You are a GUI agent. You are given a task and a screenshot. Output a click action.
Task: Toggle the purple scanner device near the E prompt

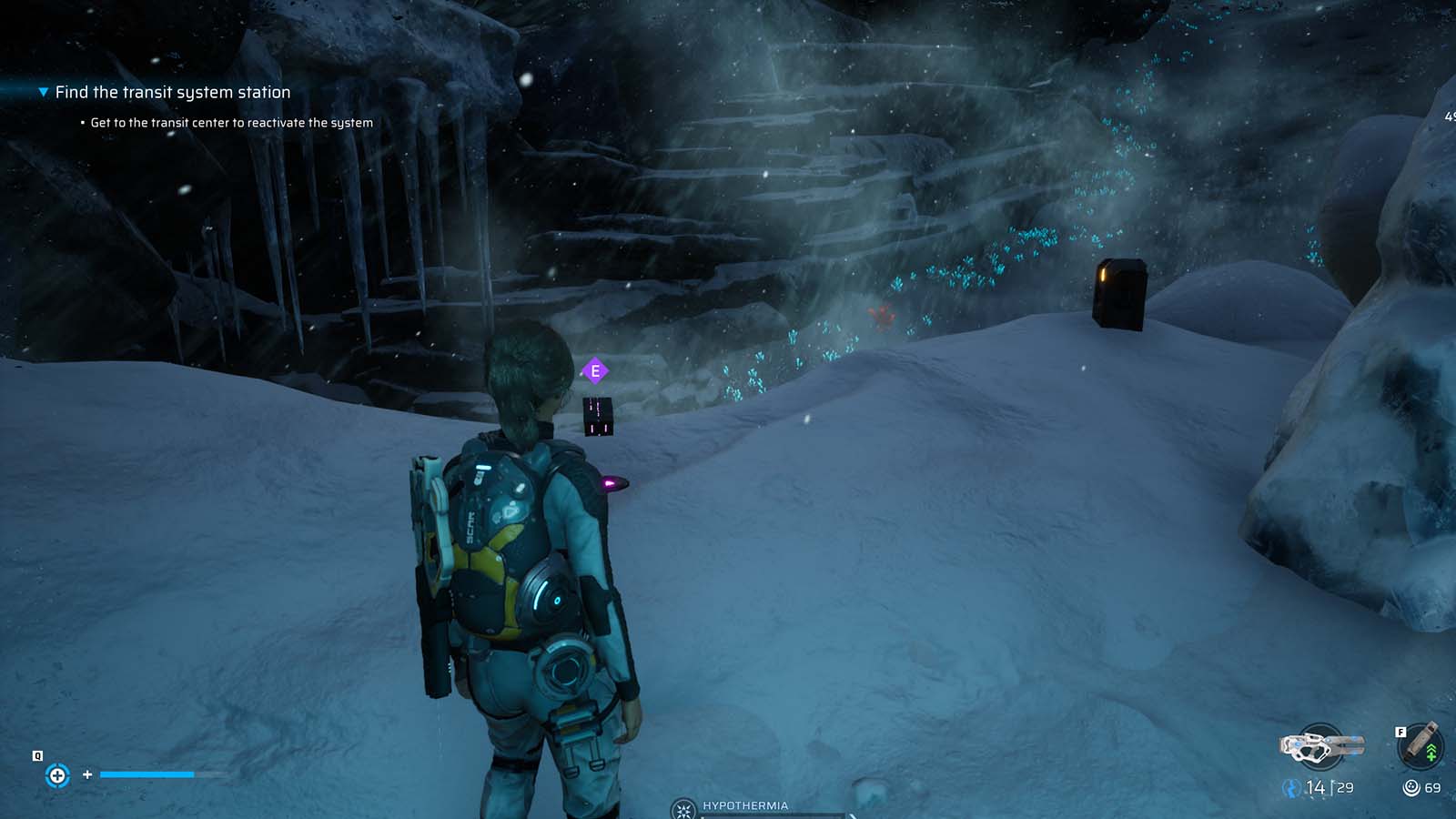pos(598,416)
